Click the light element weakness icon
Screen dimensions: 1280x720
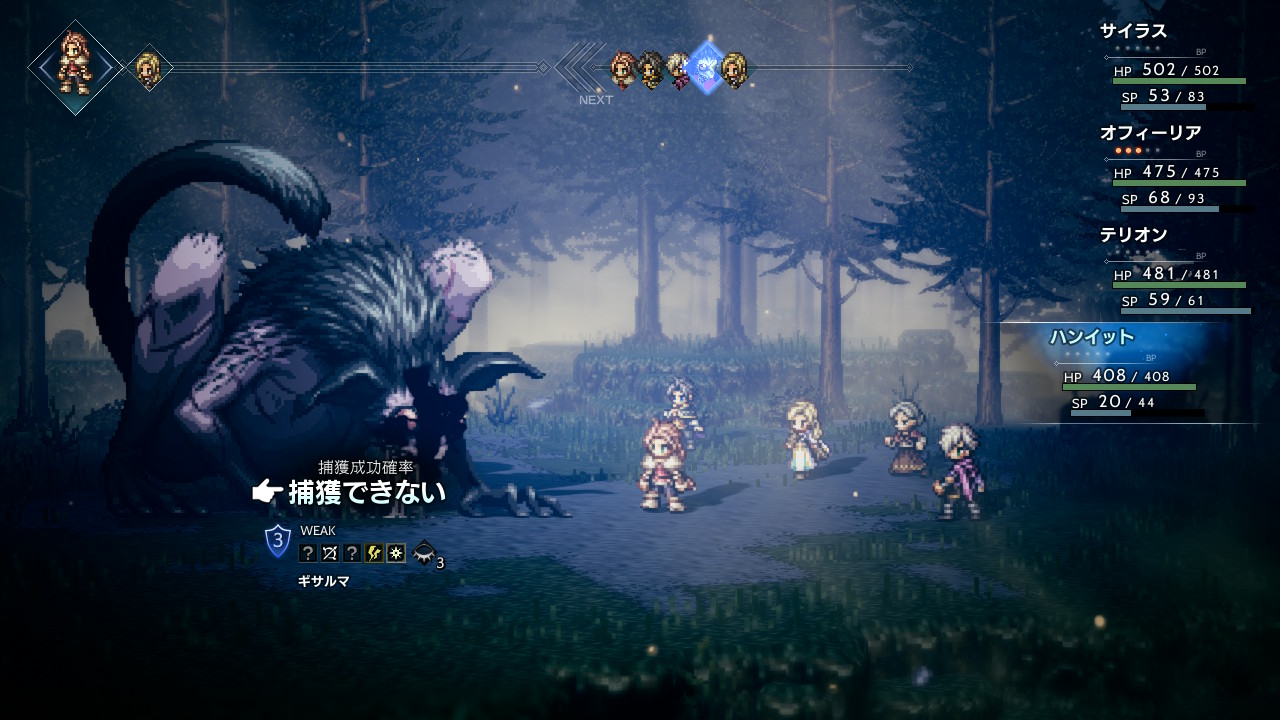click(396, 553)
